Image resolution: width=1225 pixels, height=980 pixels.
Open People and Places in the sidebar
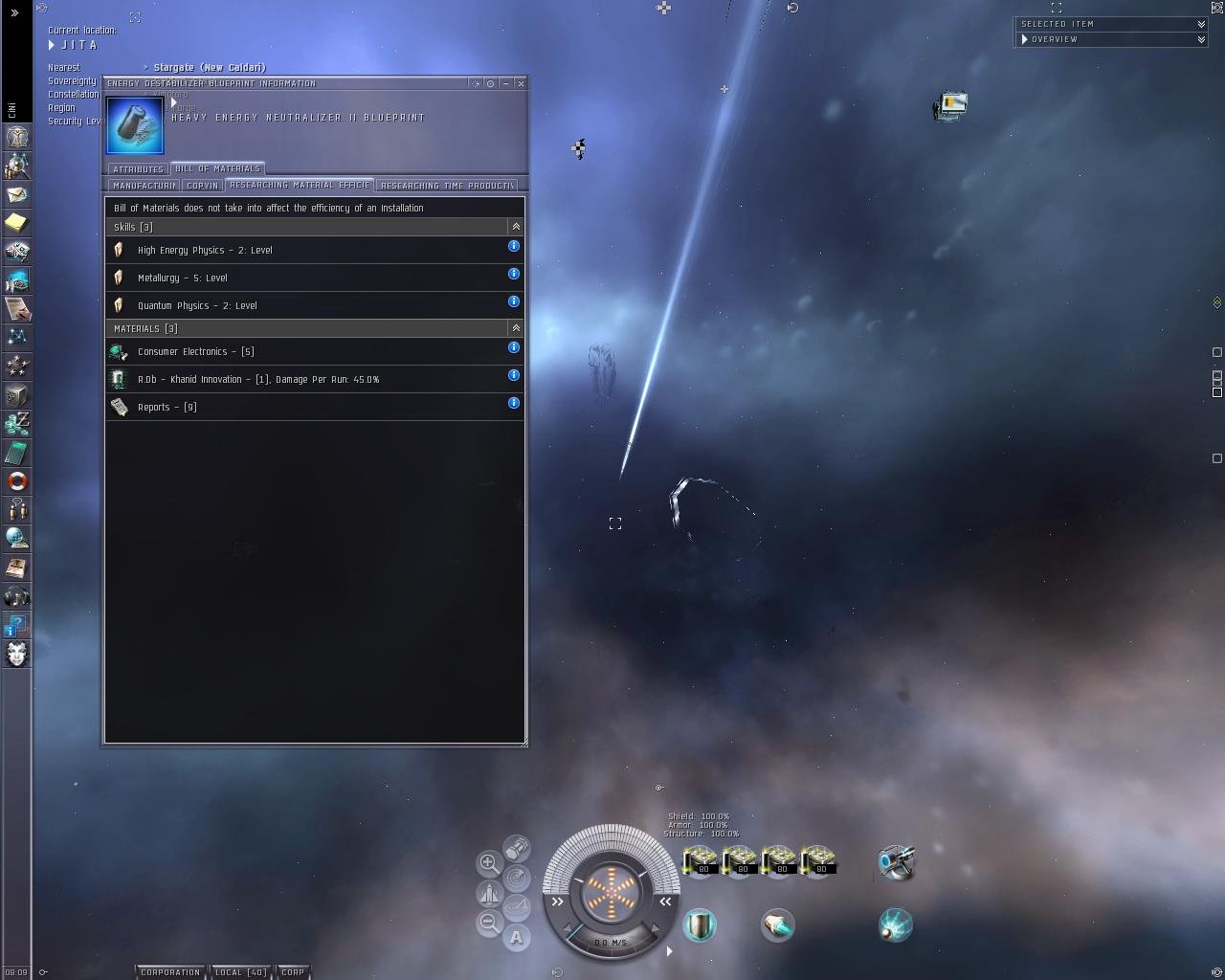click(16, 167)
